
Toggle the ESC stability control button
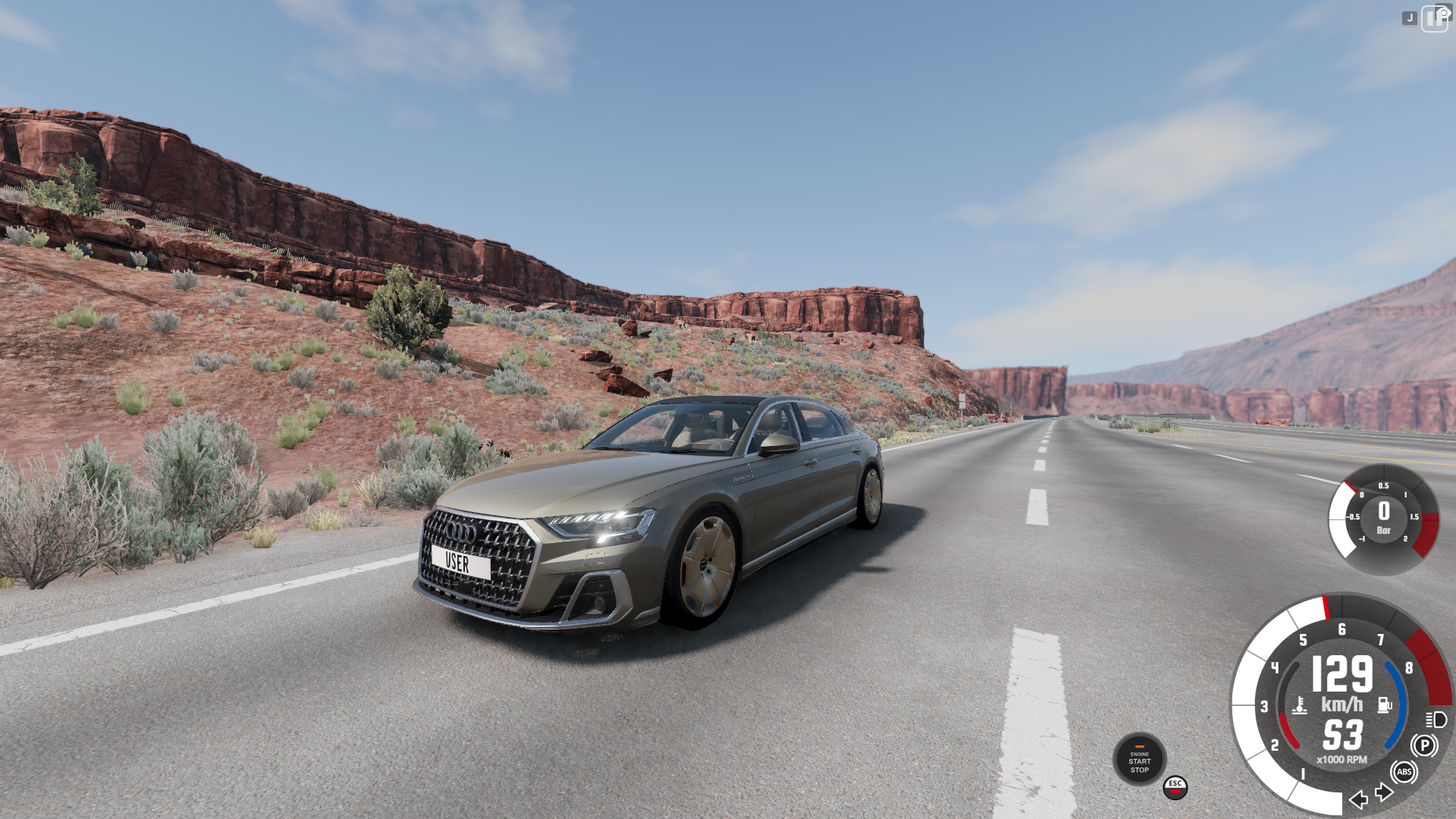click(x=1175, y=787)
